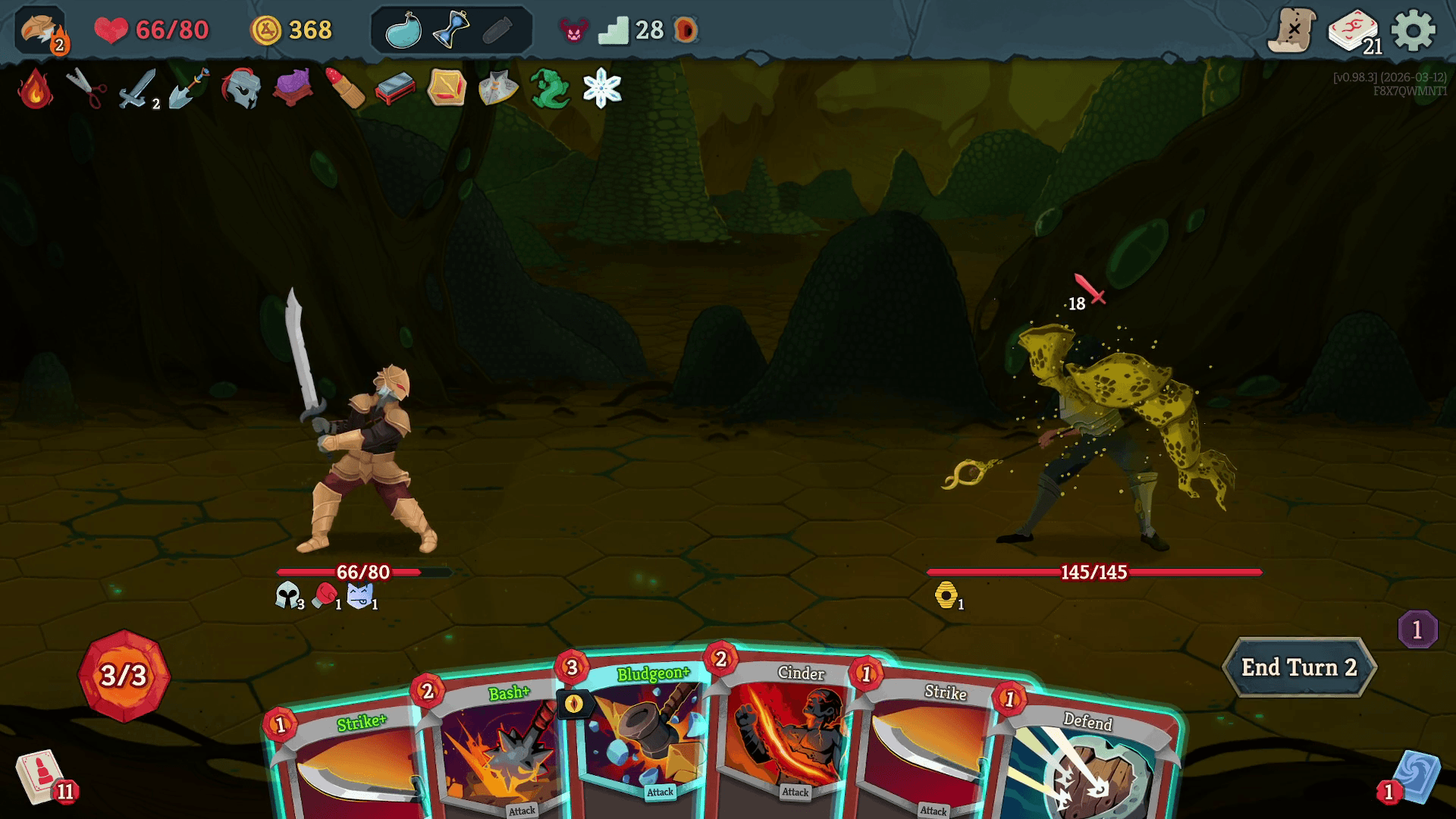Screen dimensions: 1456x819
Task: Show the discard pile
Action: [1415, 778]
